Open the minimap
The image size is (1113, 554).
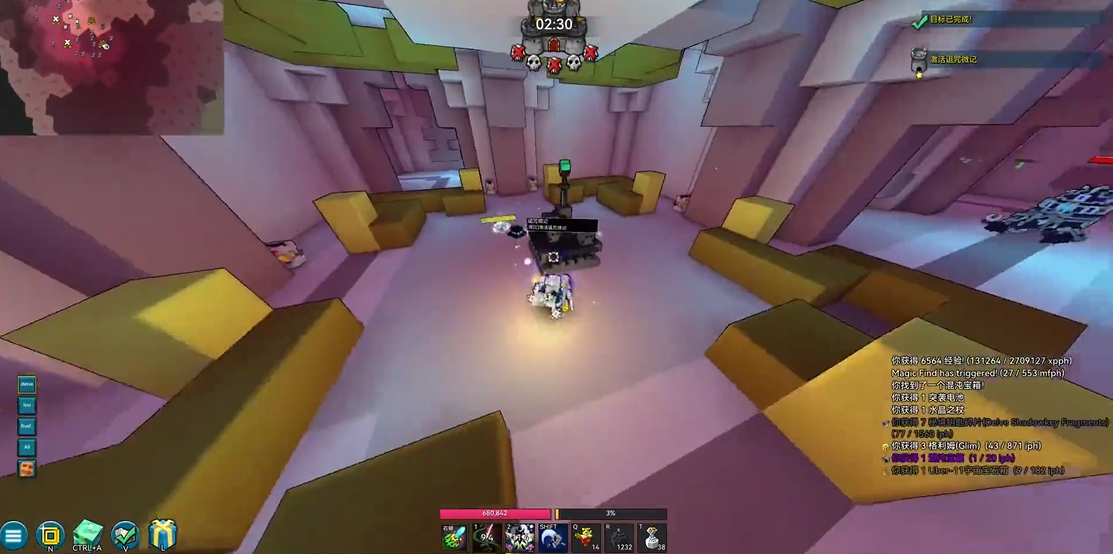(111, 66)
